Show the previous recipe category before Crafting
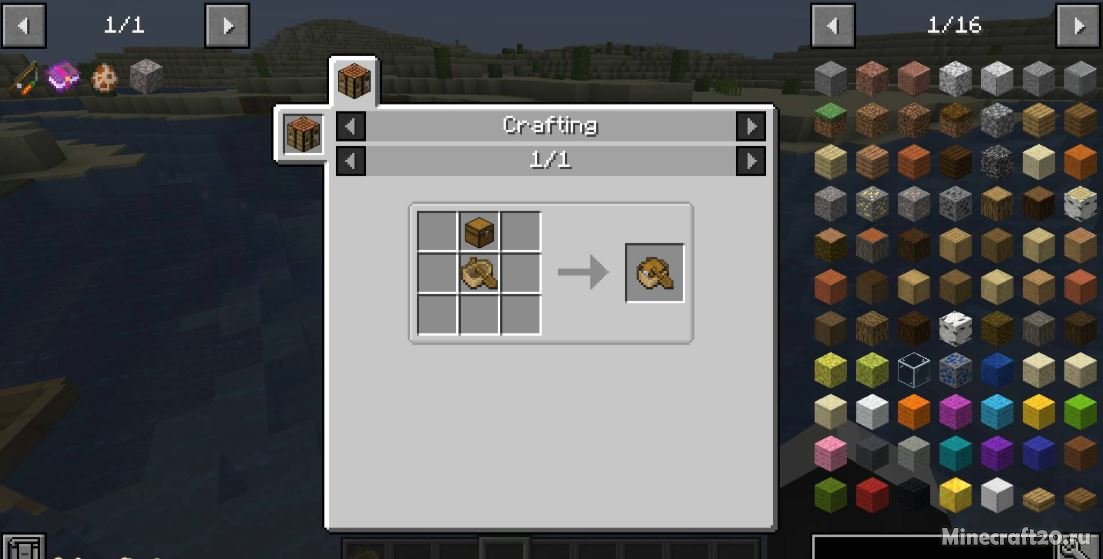This screenshot has height=559, width=1103. click(351, 126)
